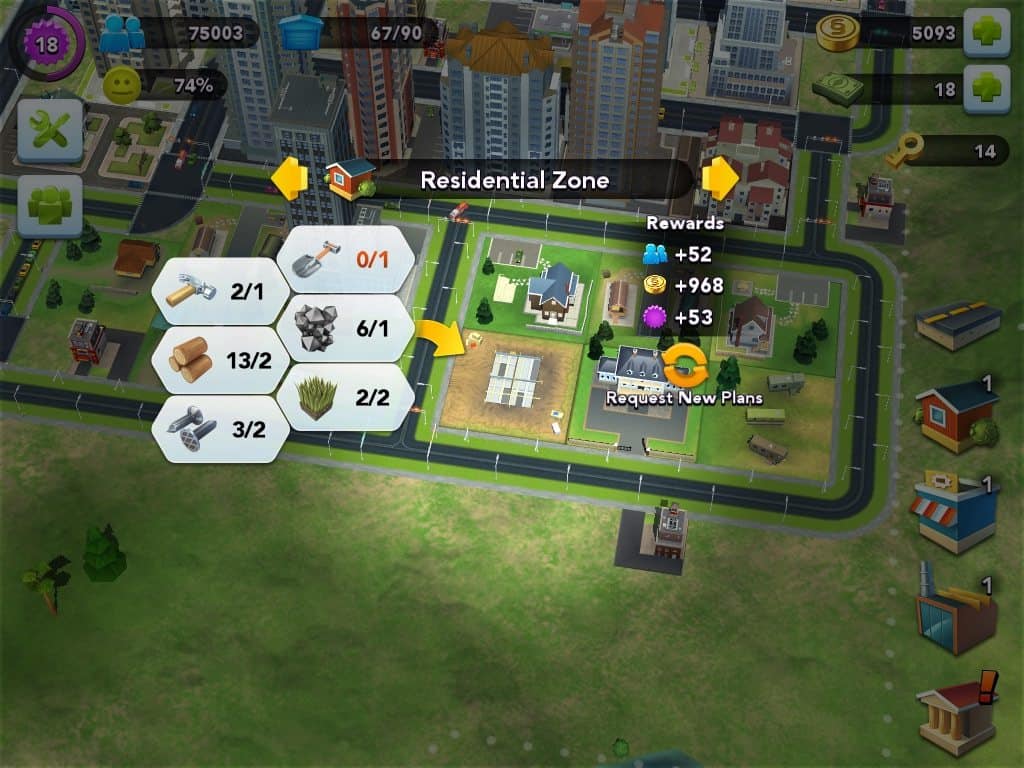The width and height of the screenshot is (1024, 768).
Task: Open the government building with exclamation mark
Action: point(957,711)
